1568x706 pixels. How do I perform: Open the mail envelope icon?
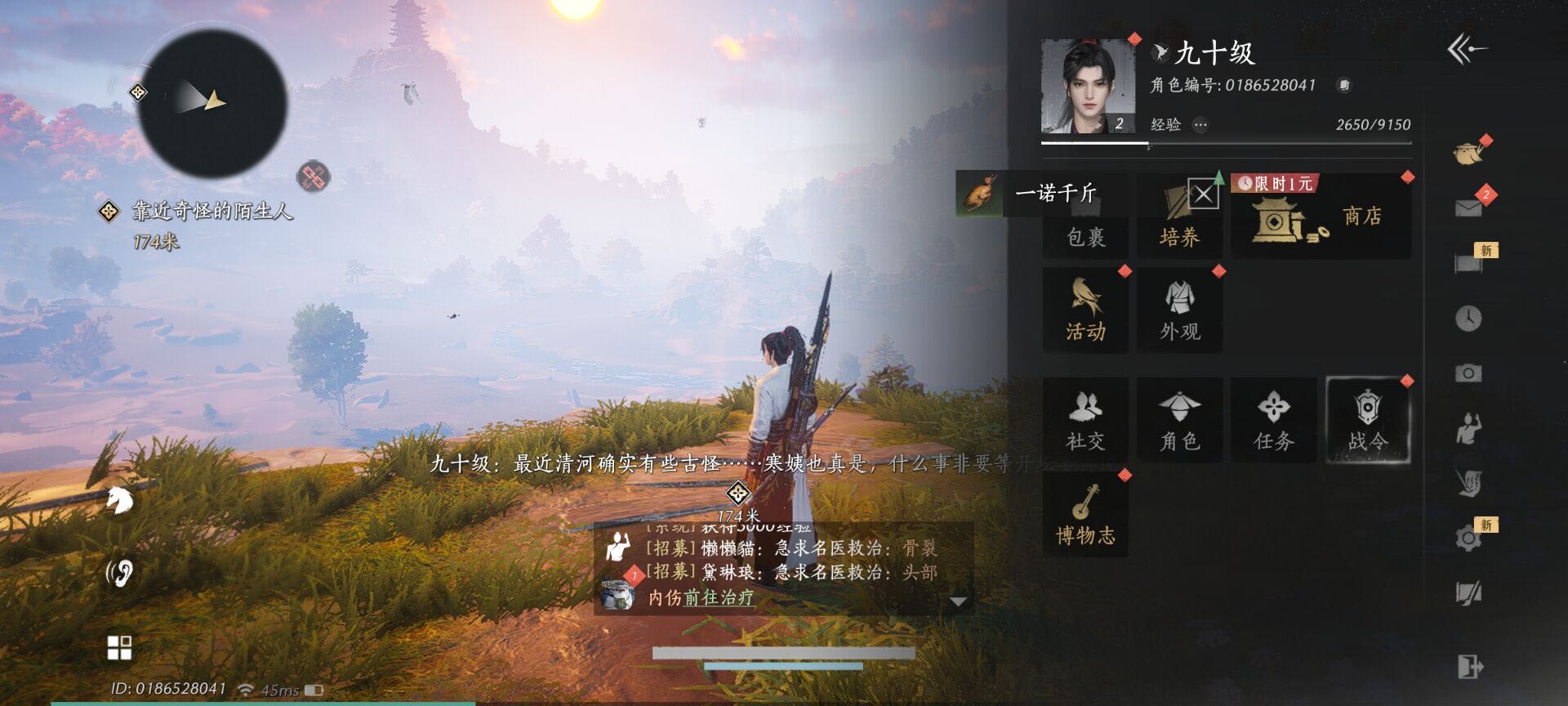1468,208
